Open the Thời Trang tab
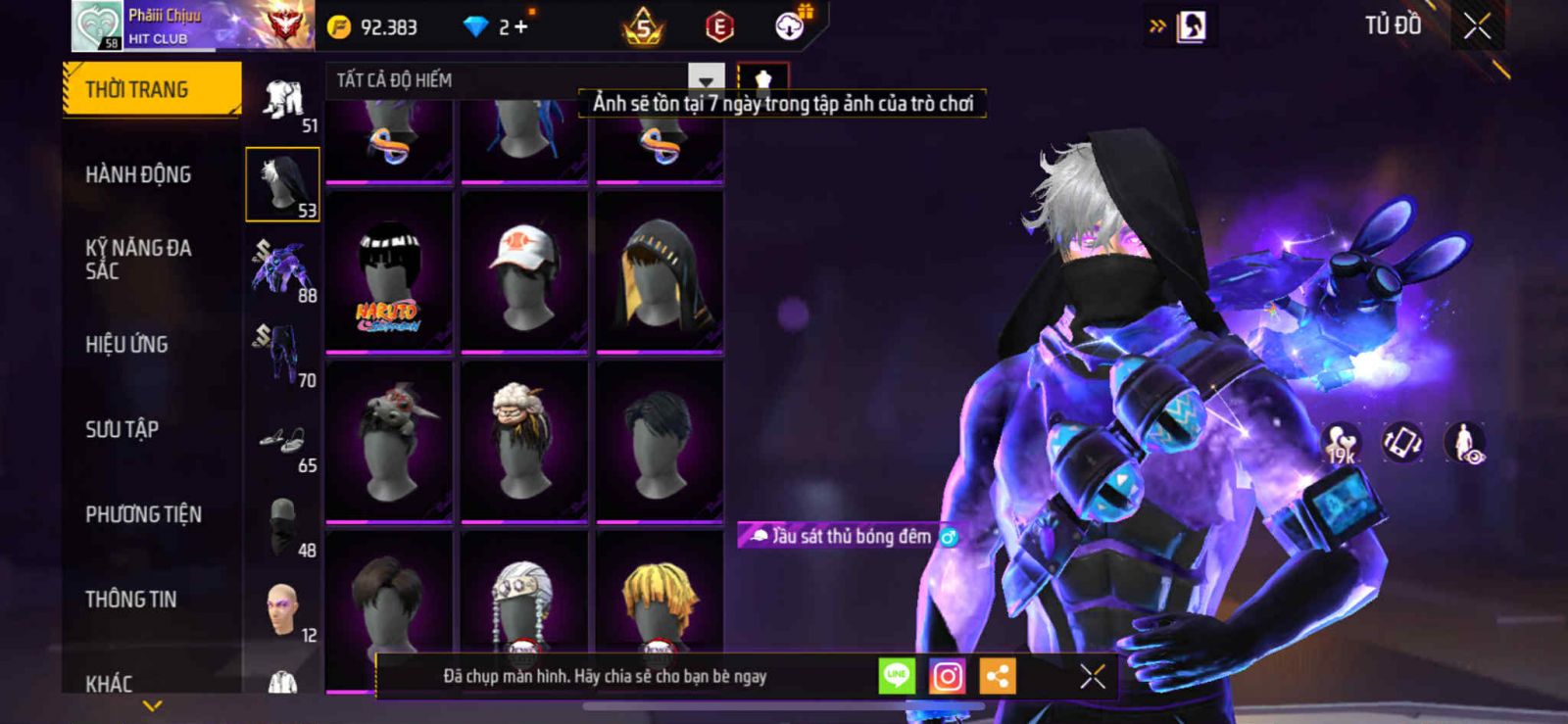The image size is (1568, 724). click(x=151, y=89)
